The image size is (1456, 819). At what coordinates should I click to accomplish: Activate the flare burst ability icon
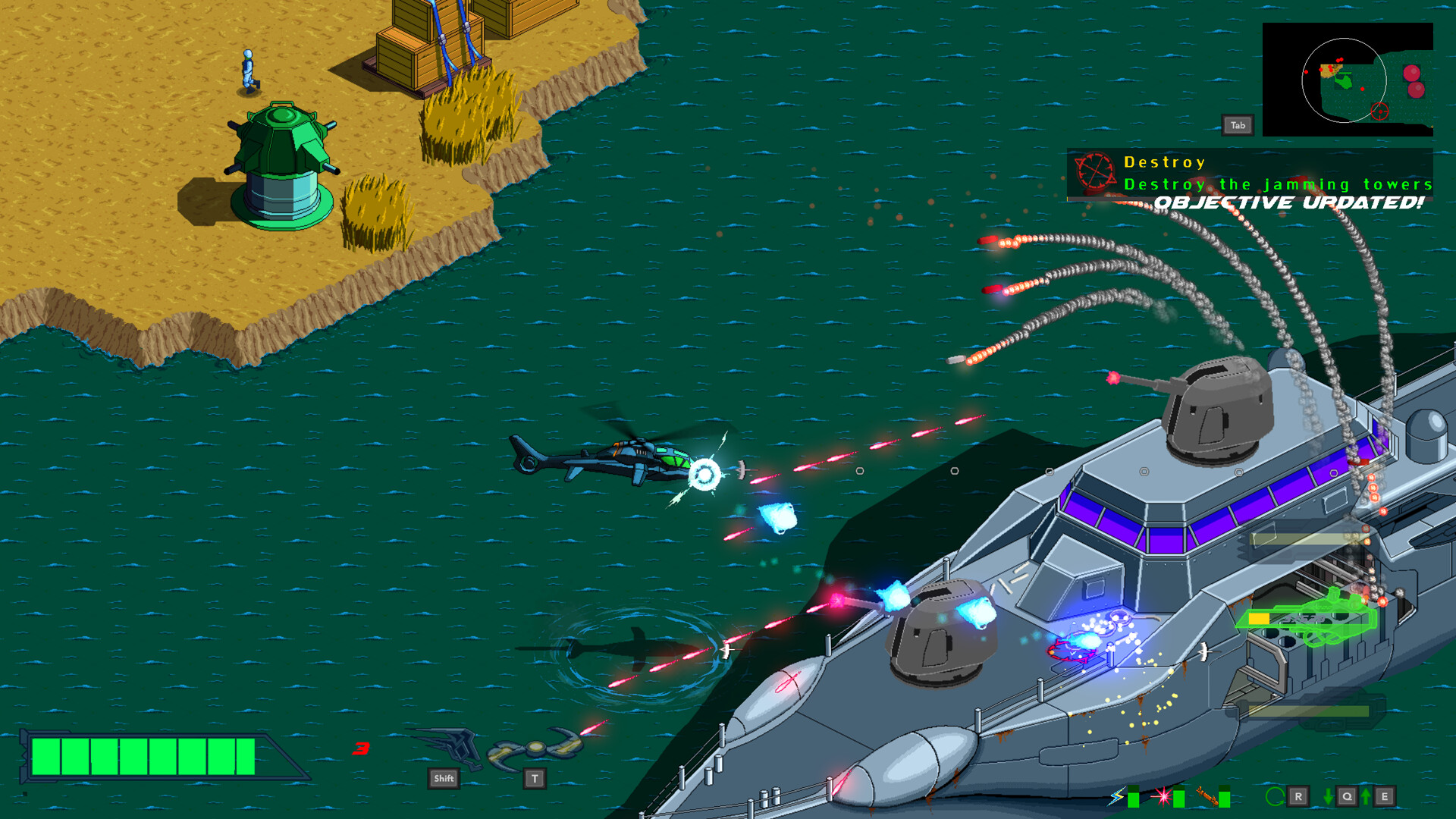[x=1163, y=796]
